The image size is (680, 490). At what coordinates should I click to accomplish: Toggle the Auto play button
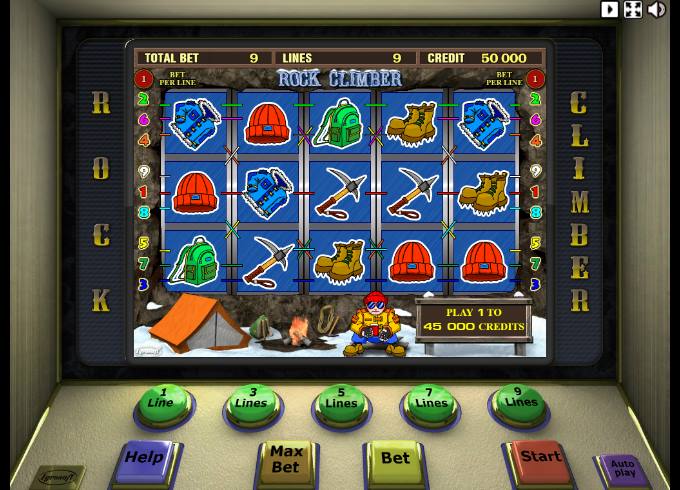(x=622, y=467)
